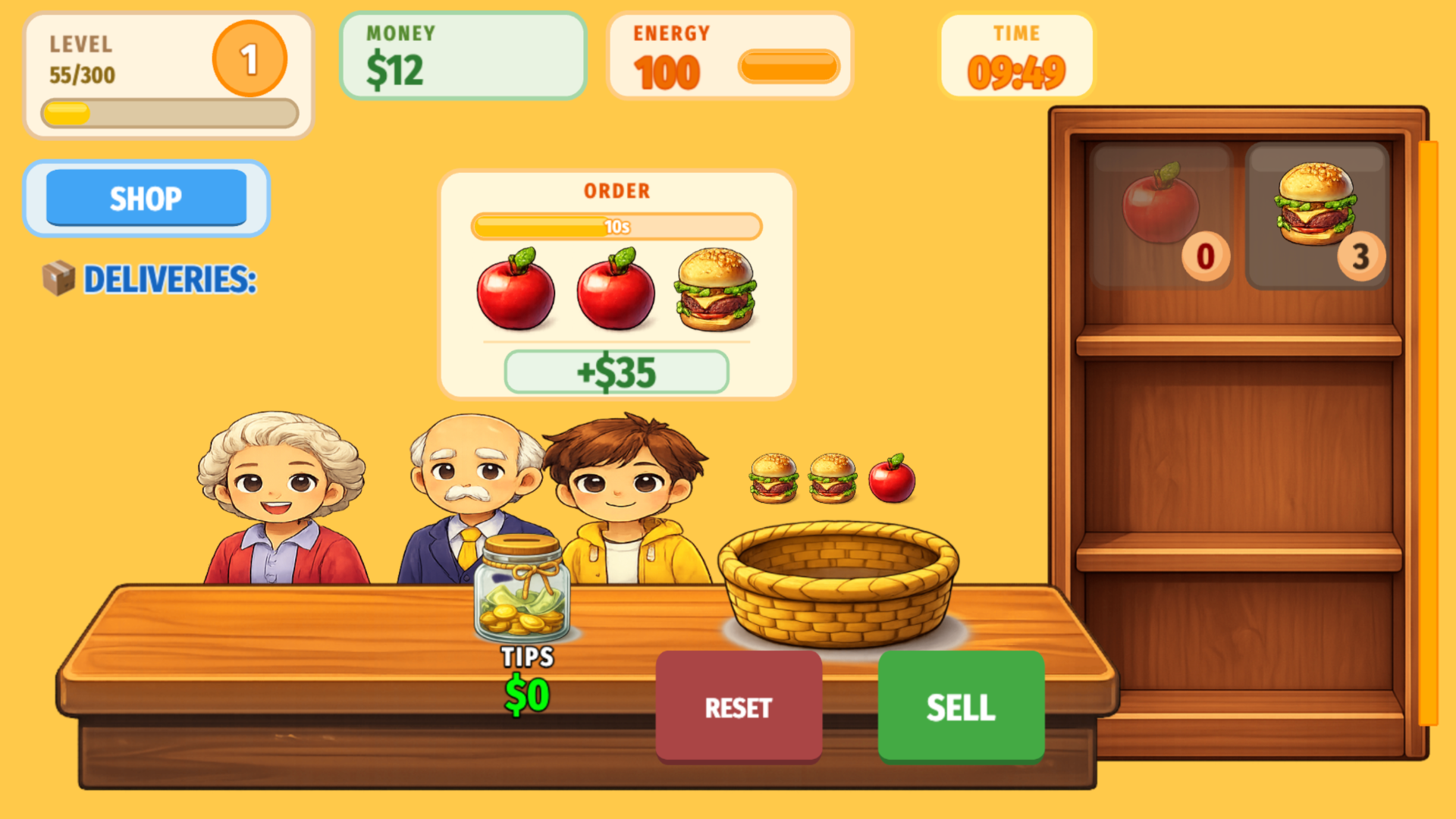This screenshot has width=1456, height=819.
Task: Click the energy progress bar
Action: pos(789,67)
